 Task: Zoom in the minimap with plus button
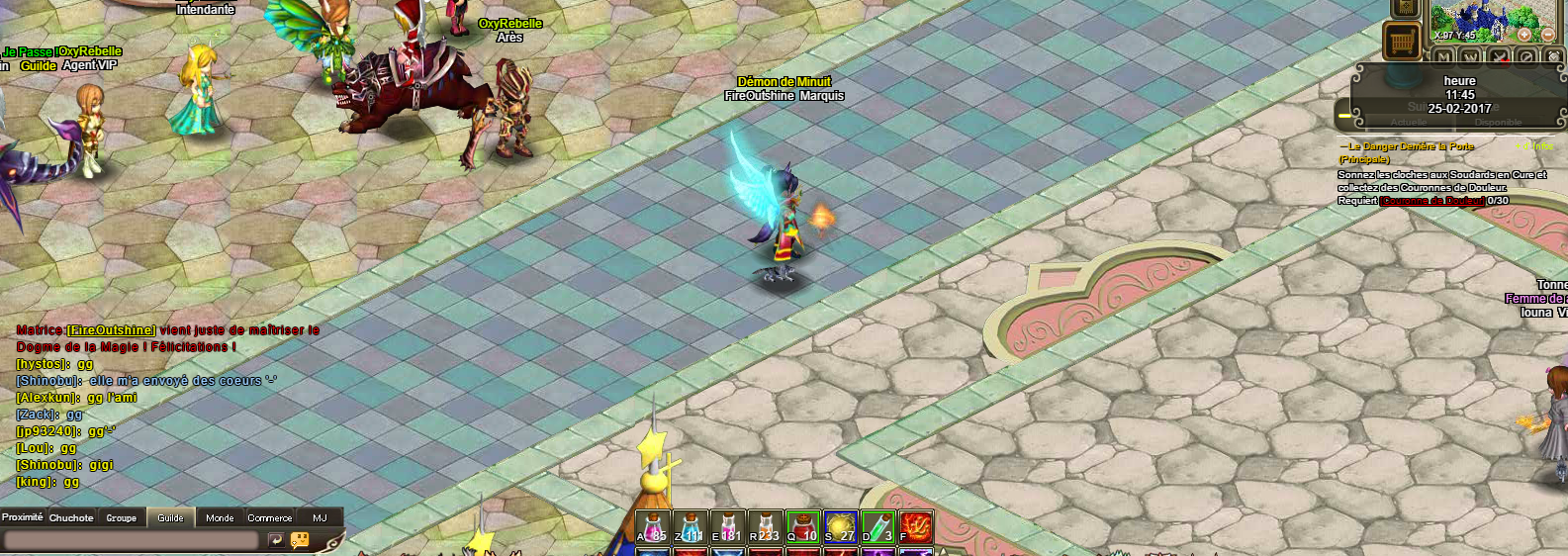coord(1524,35)
